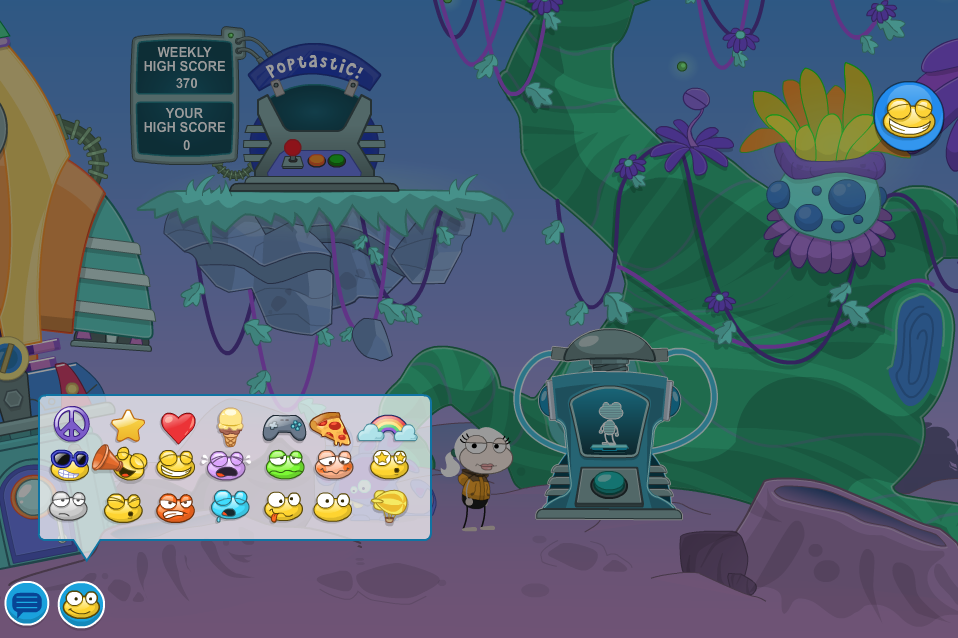Choose the pizza slice emote

(x=330, y=428)
